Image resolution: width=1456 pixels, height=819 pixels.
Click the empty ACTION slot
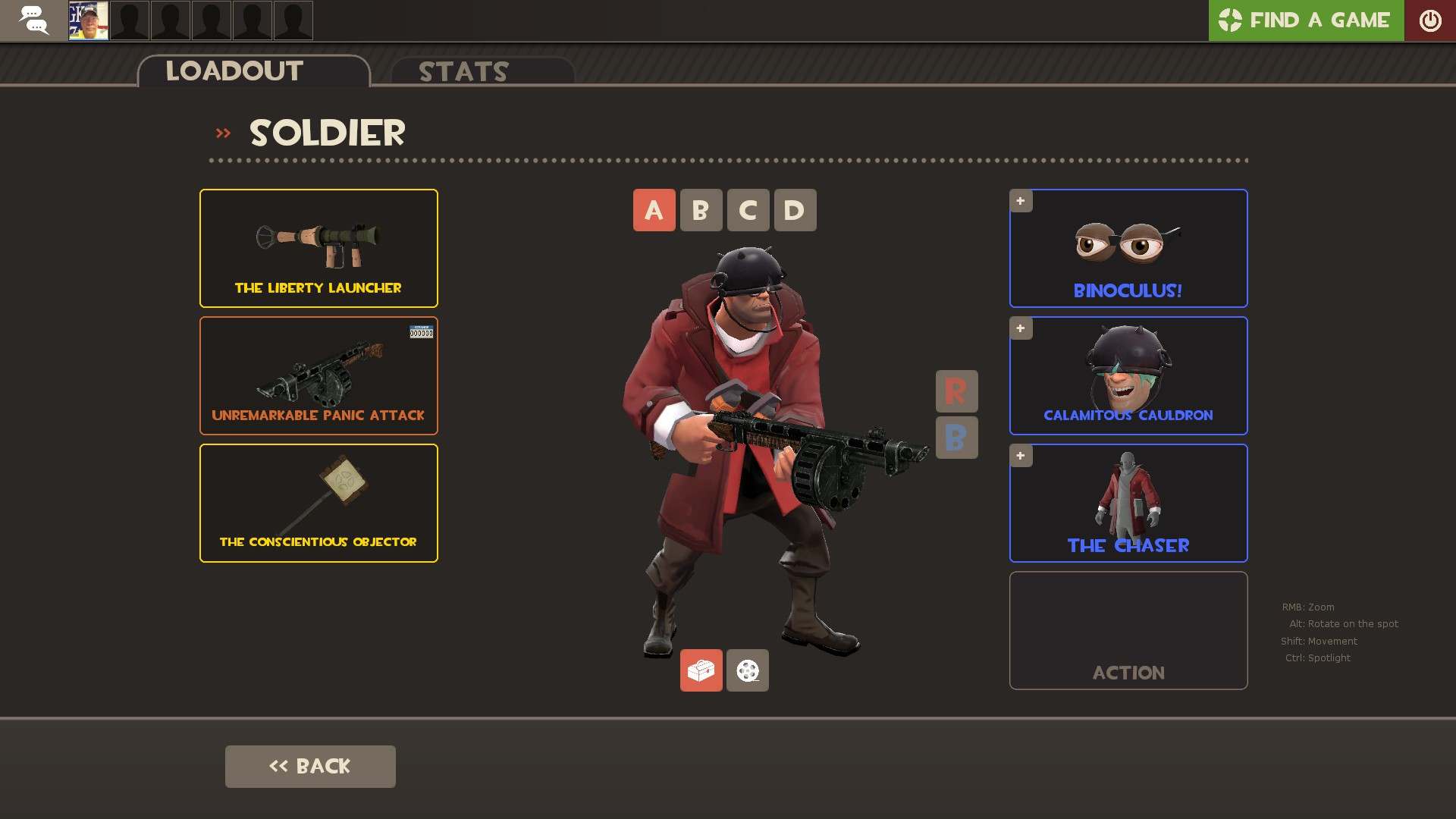click(x=1128, y=630)
